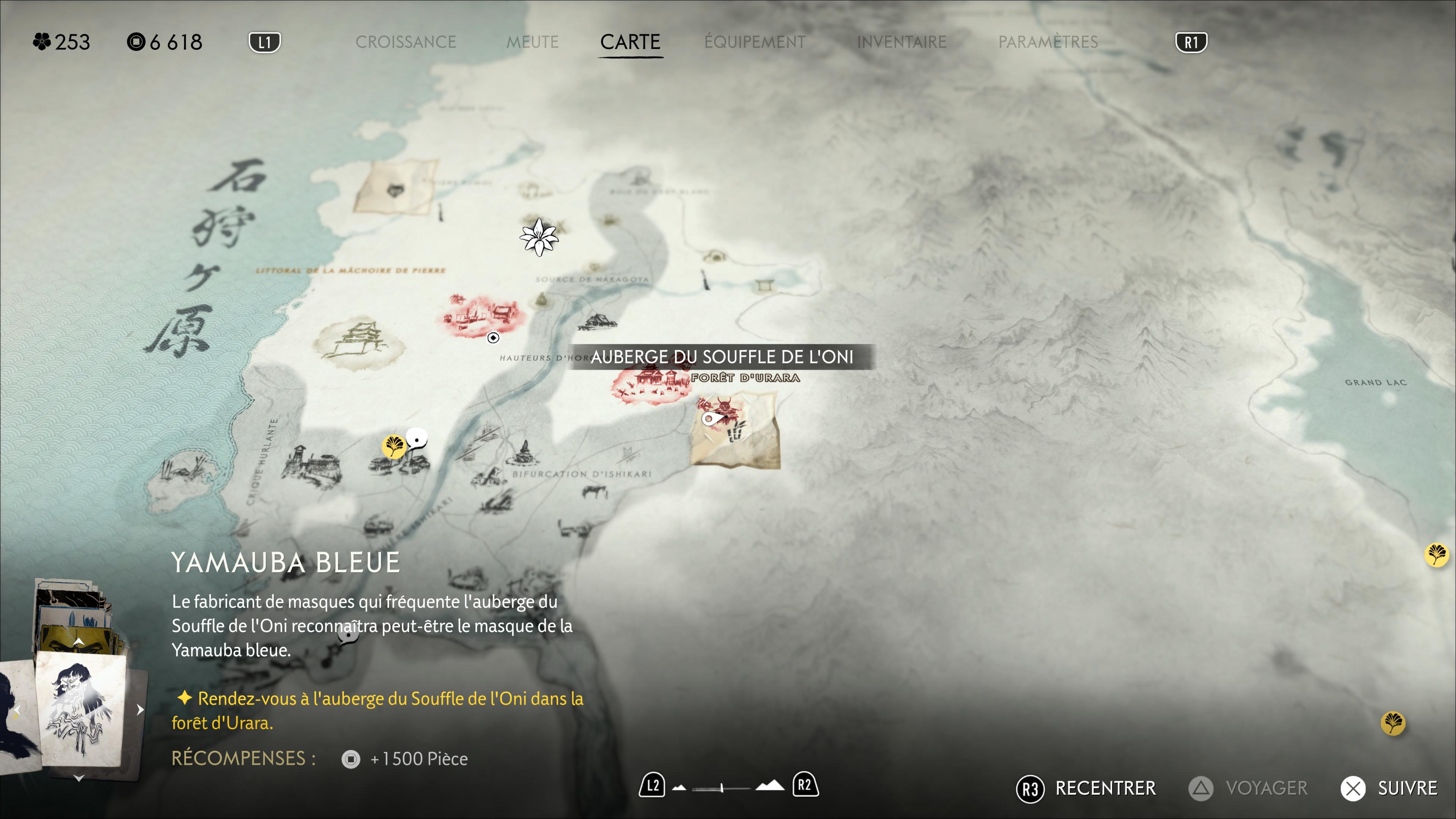Viewport: 1456px width, 819px height.
Task: Show the next quest card arrow
Action: tap(140, 709)
